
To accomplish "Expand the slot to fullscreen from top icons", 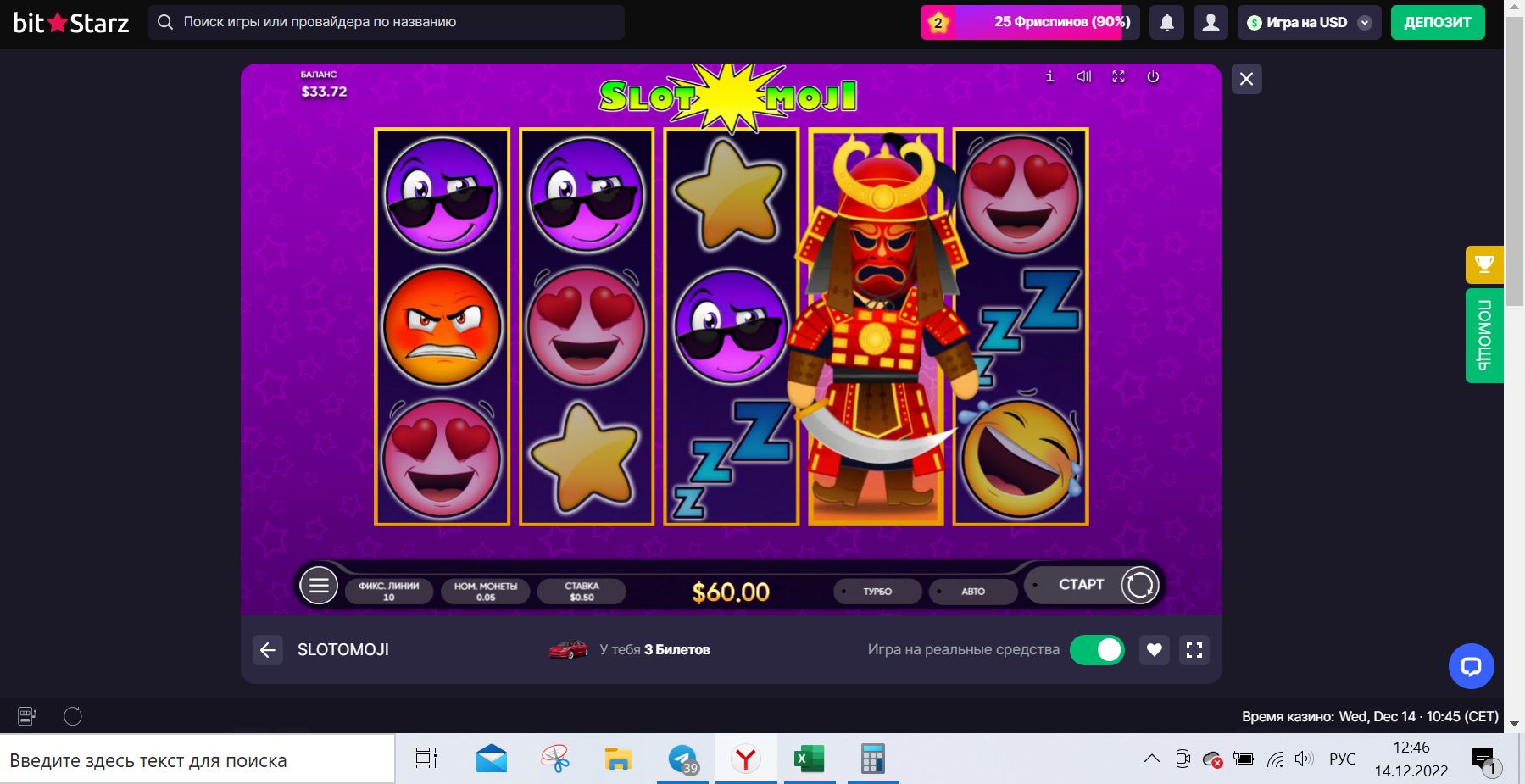I will coord(1118,76).
